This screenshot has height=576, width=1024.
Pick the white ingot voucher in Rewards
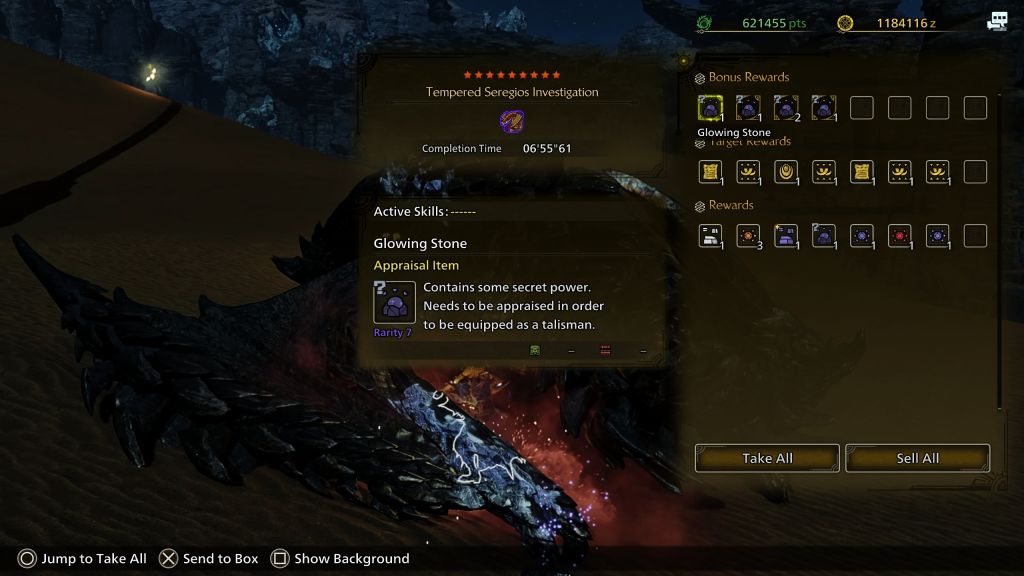[x=710, y=235]
